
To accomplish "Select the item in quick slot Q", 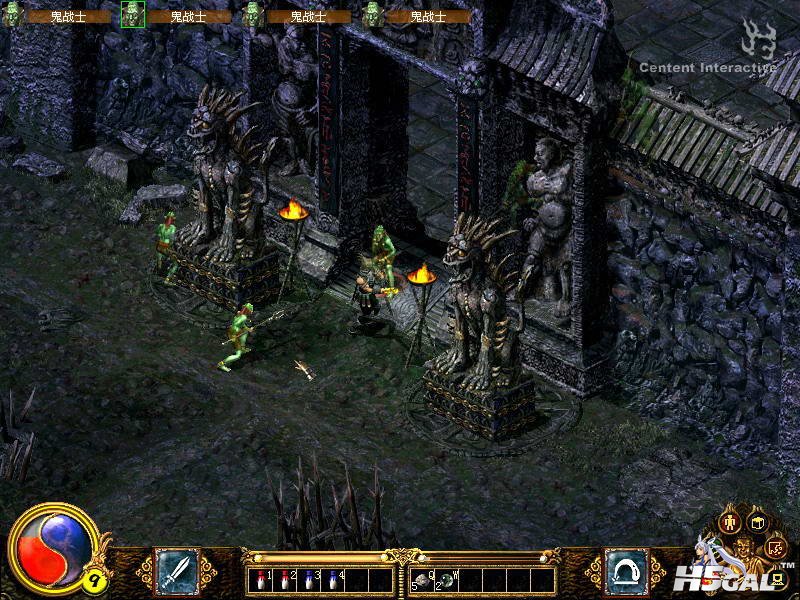I will pos(424,580).
